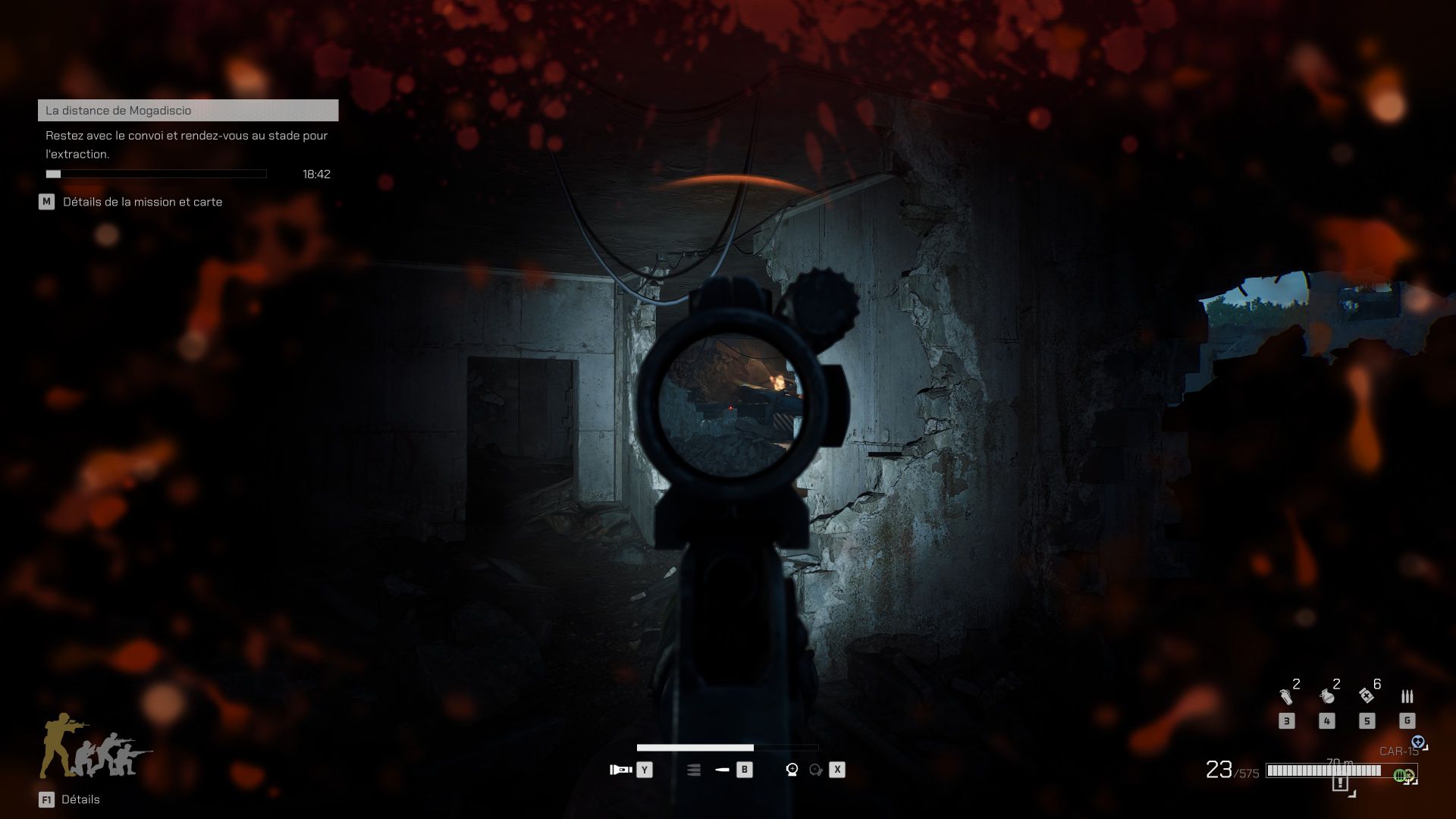1456x819 pixels.
Task: Select the frag grenade slot
Action: tap(1326, 696)
